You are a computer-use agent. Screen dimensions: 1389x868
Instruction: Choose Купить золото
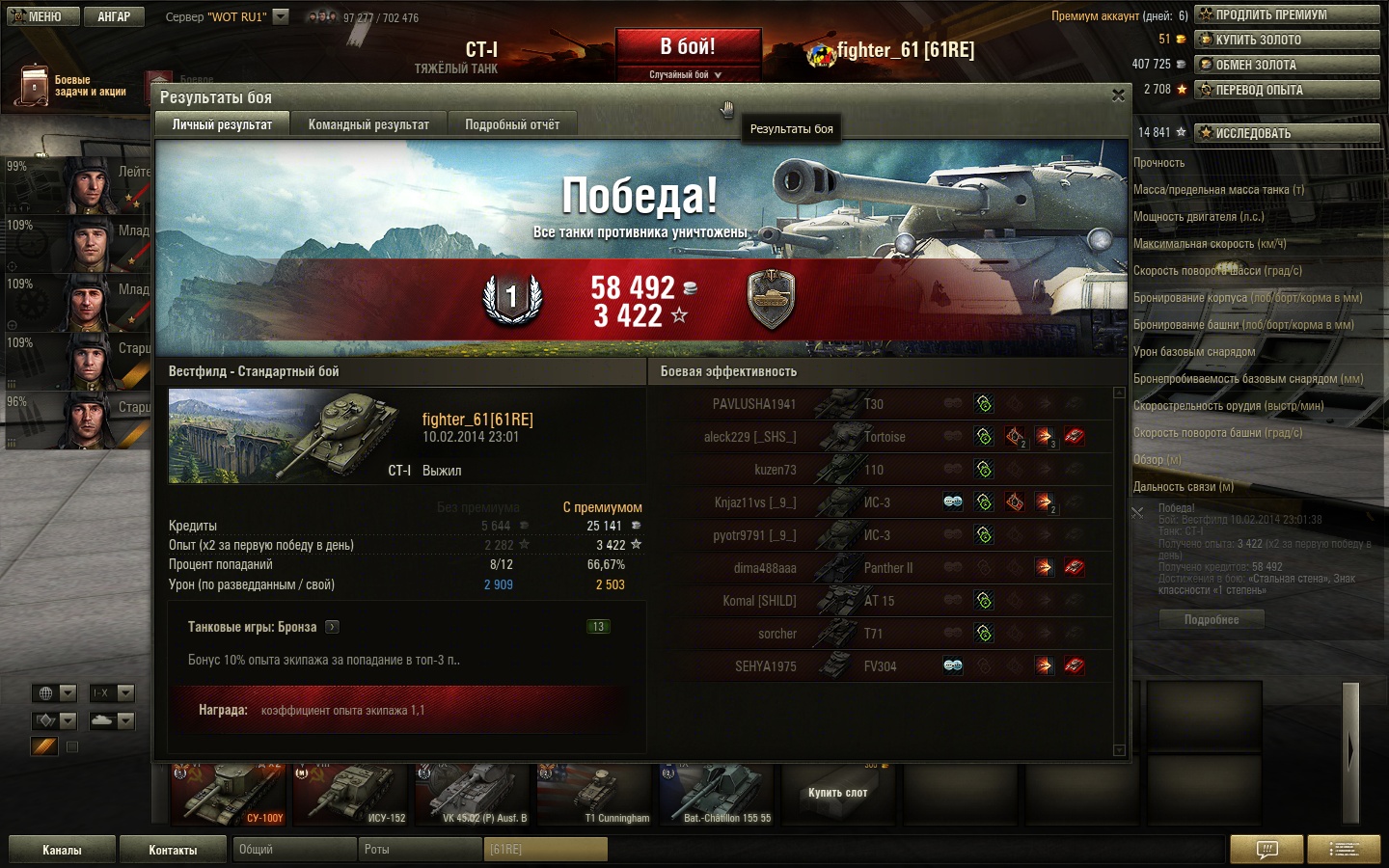1287,40
